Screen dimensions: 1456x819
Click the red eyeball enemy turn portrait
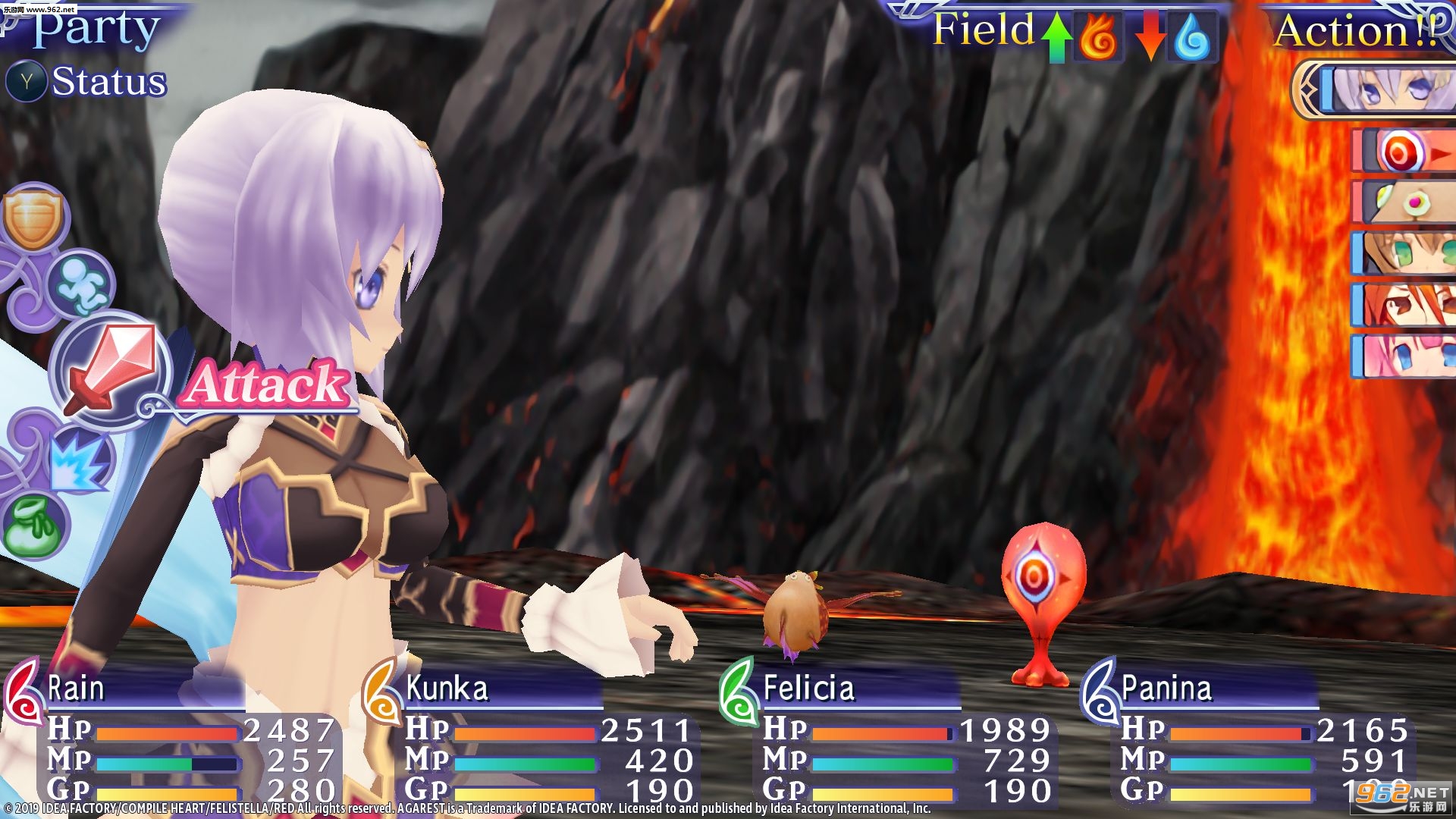coord(1404,151)
